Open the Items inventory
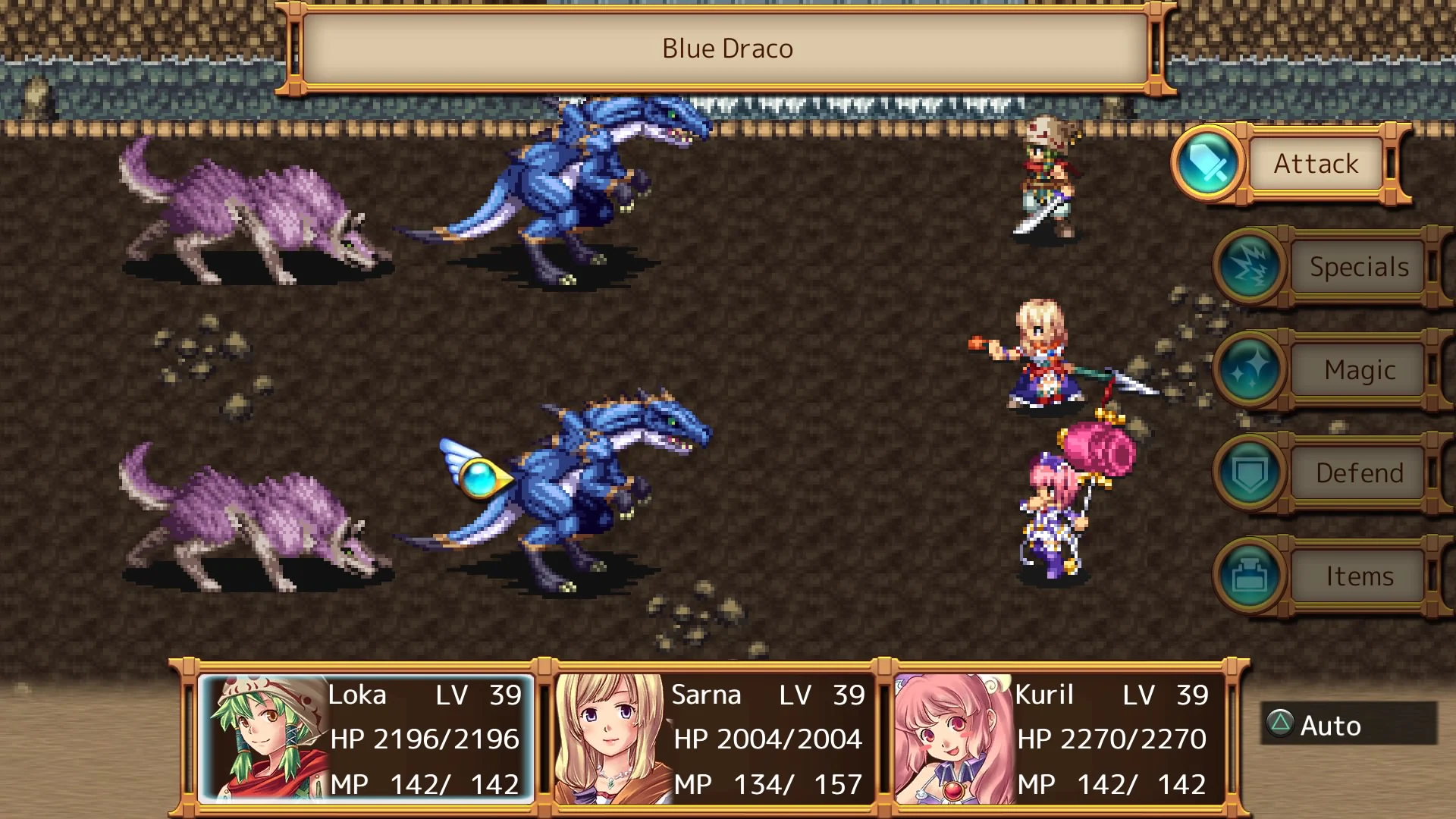 pos(1360,575)
